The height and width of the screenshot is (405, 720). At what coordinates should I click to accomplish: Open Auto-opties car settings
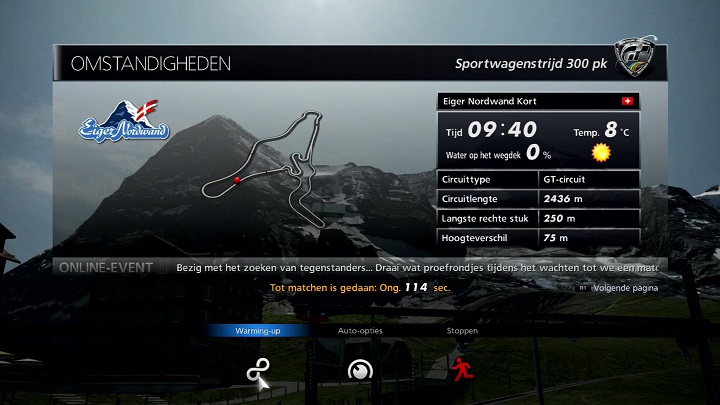[360, 370]
